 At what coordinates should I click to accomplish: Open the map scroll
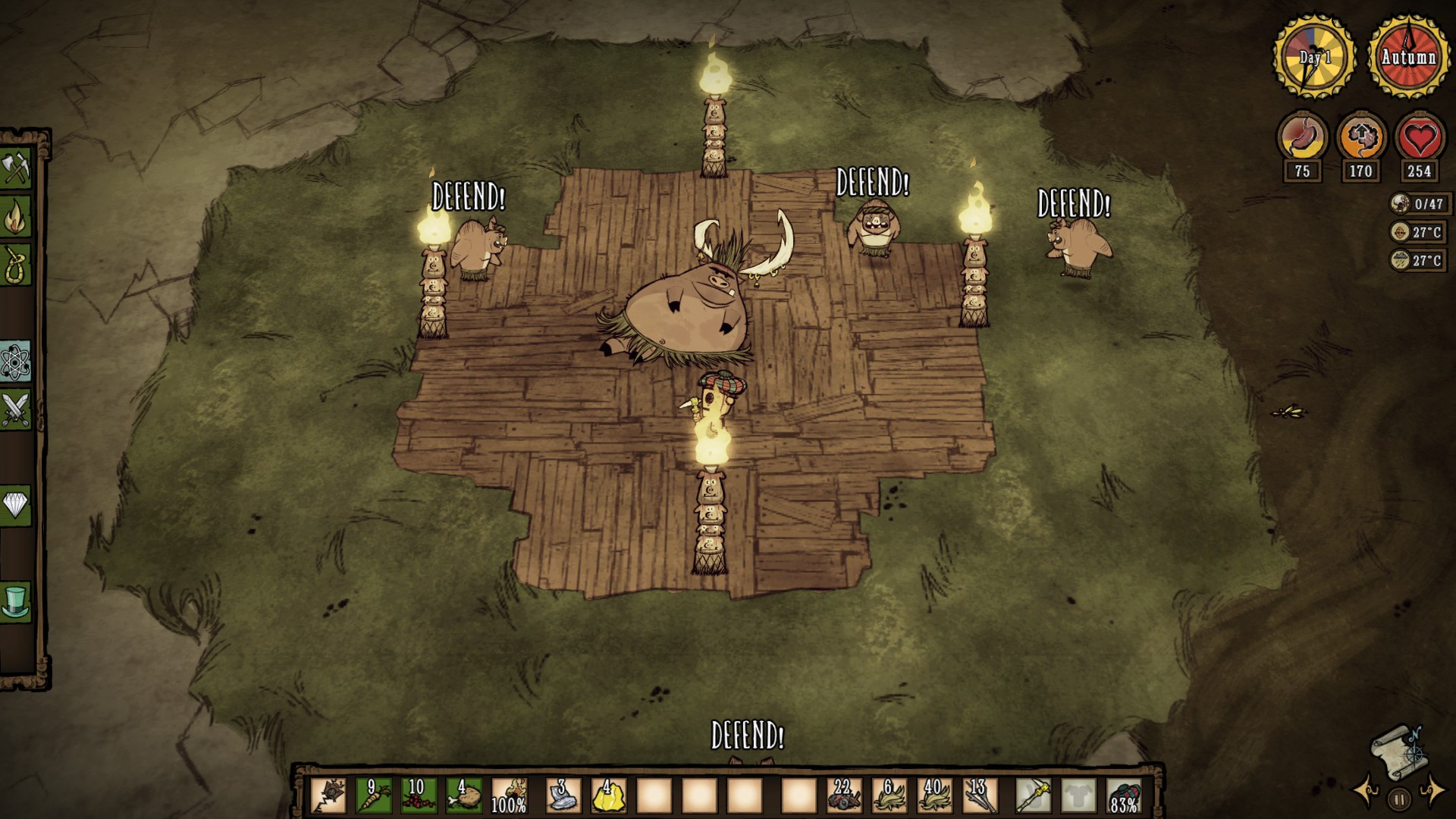1399,752
